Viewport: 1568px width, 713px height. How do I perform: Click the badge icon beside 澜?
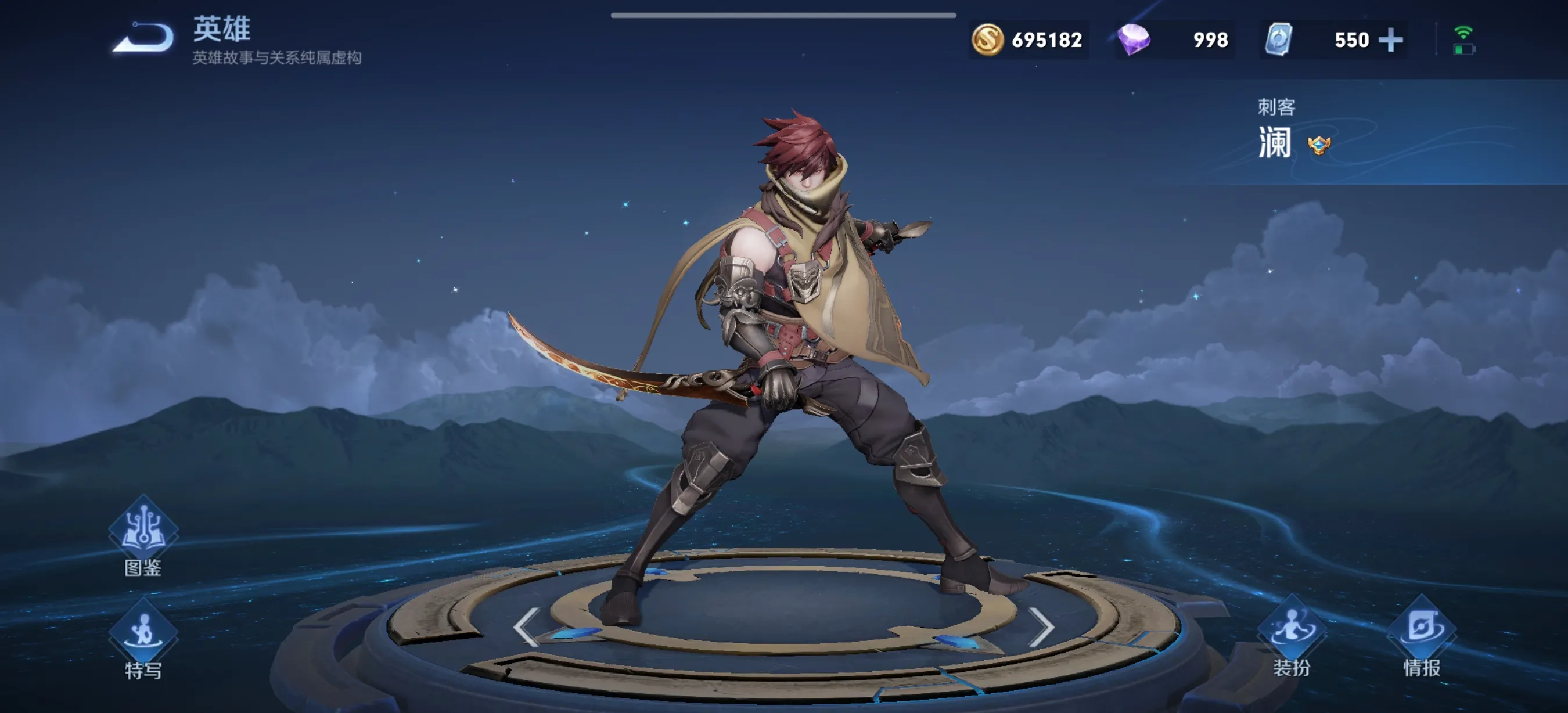pyautogui.click(x=1319, y=145)
